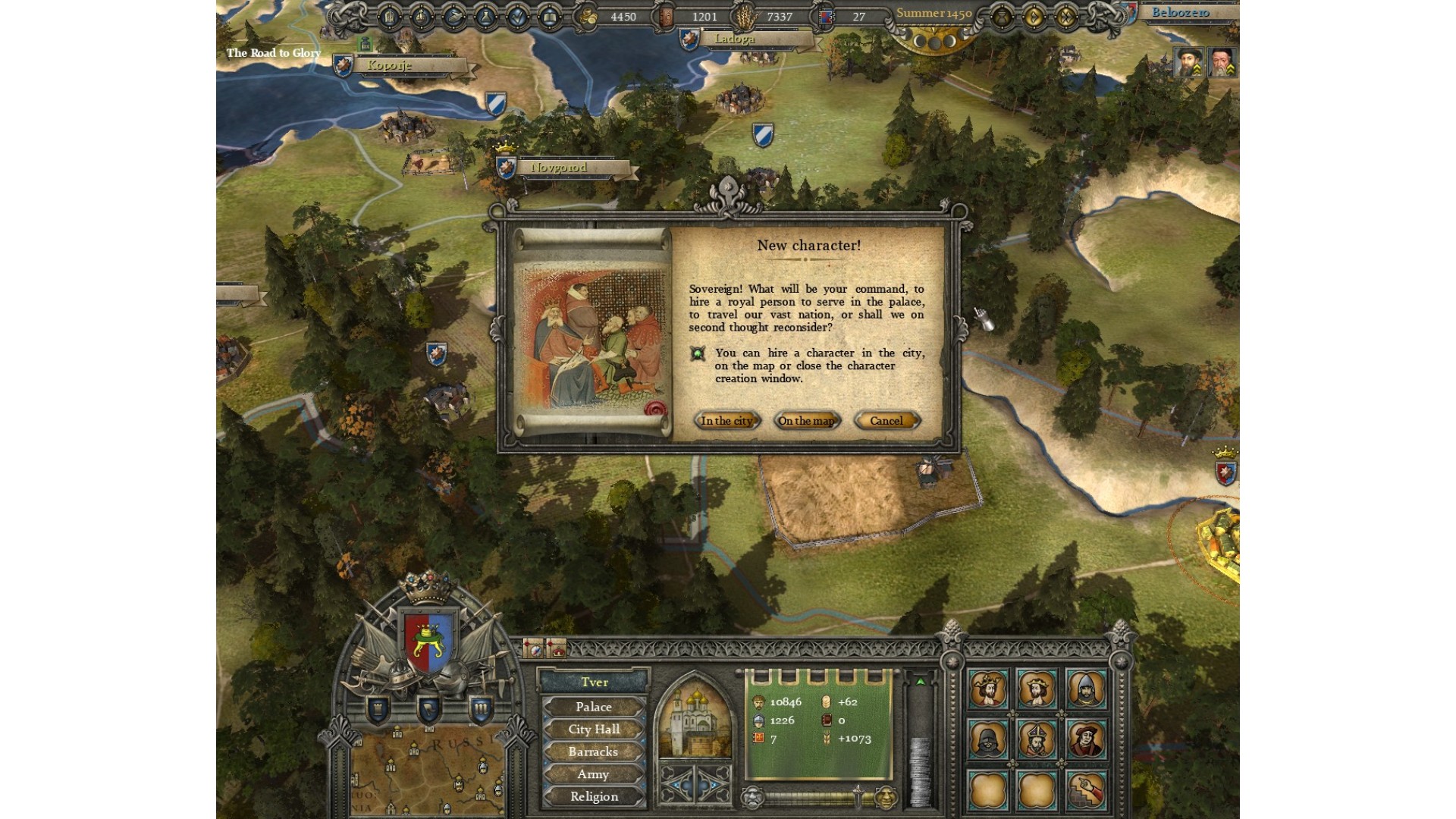
Task: Select the bishop character portrait
Action: tap(1037, 739)
